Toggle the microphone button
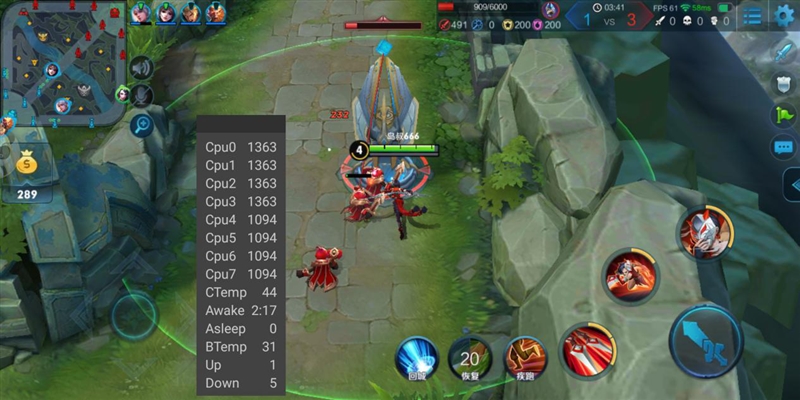 (x=142, y=95)
